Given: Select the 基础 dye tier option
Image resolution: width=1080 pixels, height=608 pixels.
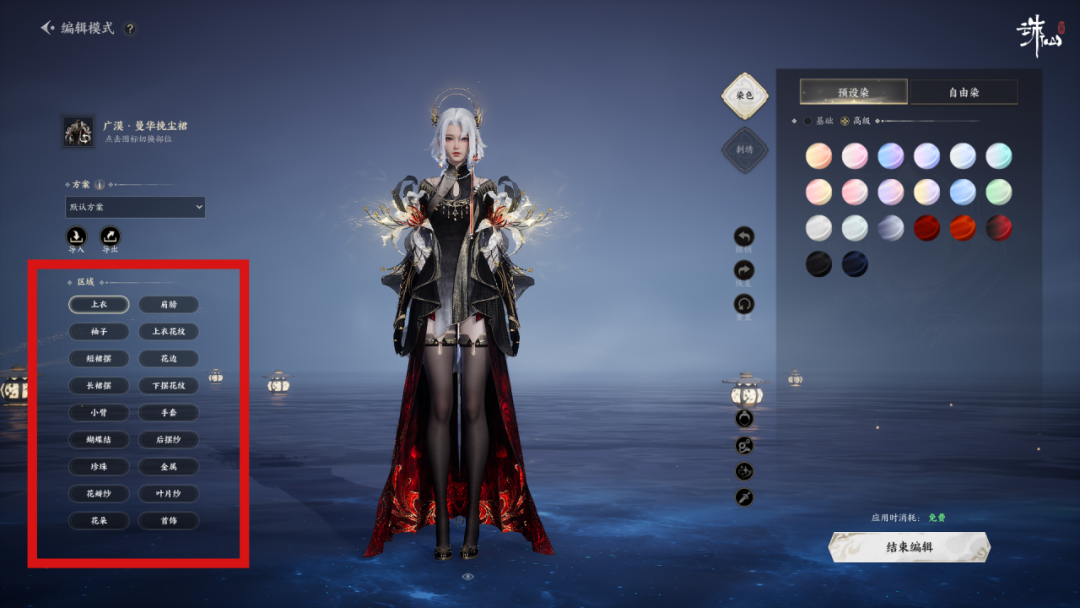Looking at the screenshot, I should pyautogui.click(x=808, y=121).
